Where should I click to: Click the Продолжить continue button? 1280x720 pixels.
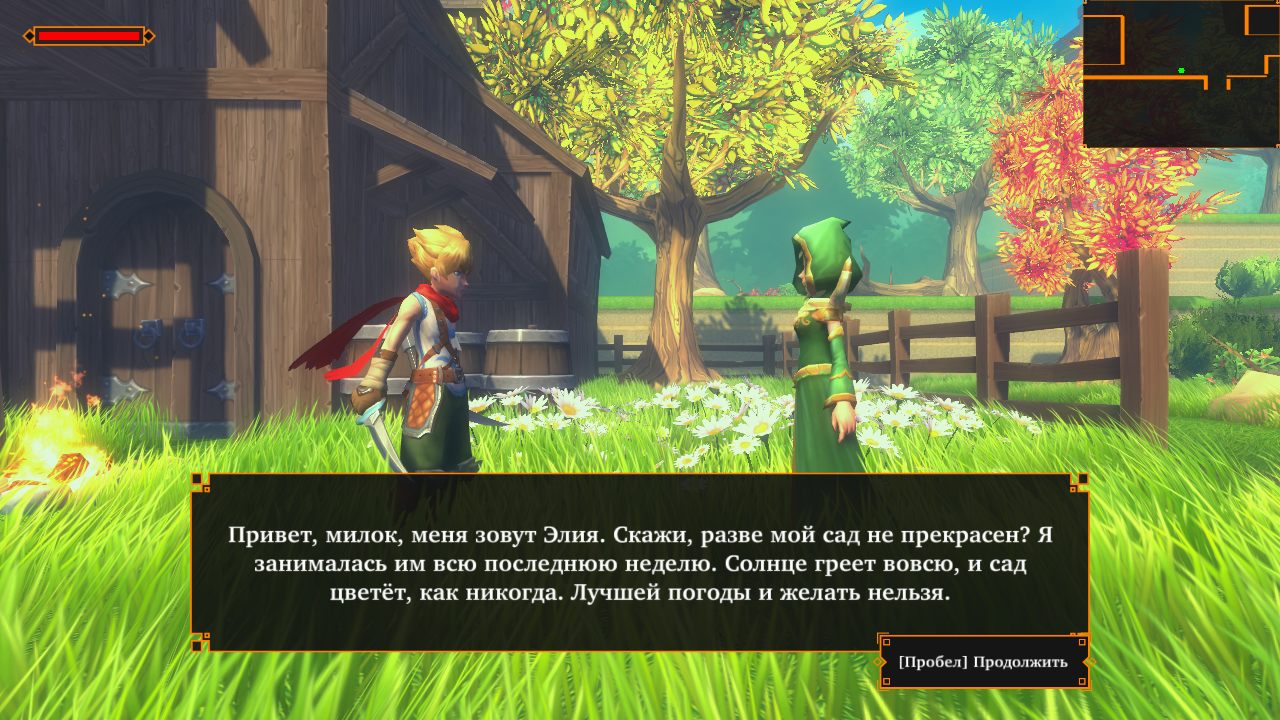[983, 662]
